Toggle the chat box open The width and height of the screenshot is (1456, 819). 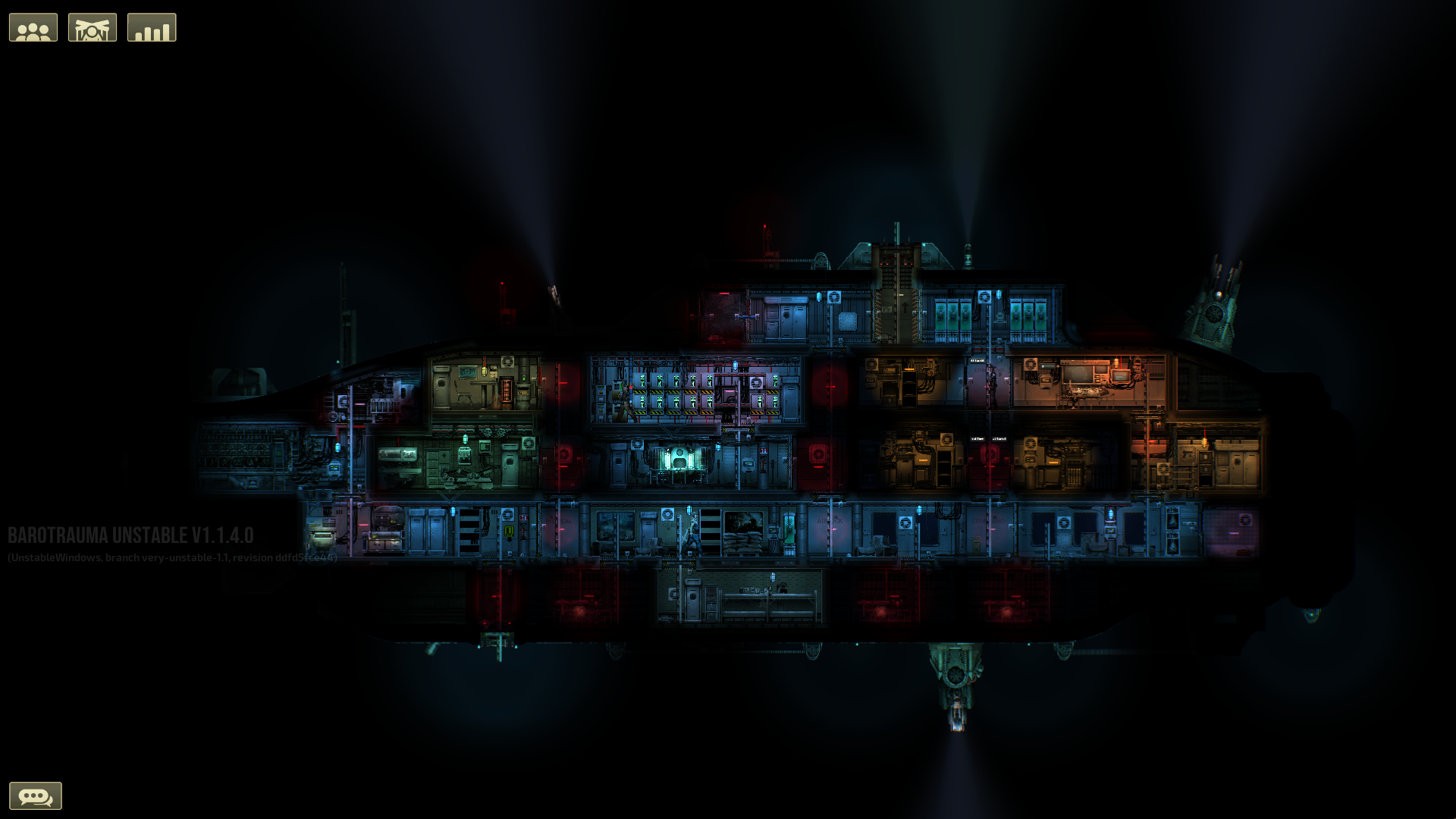[x=36, y=795]
